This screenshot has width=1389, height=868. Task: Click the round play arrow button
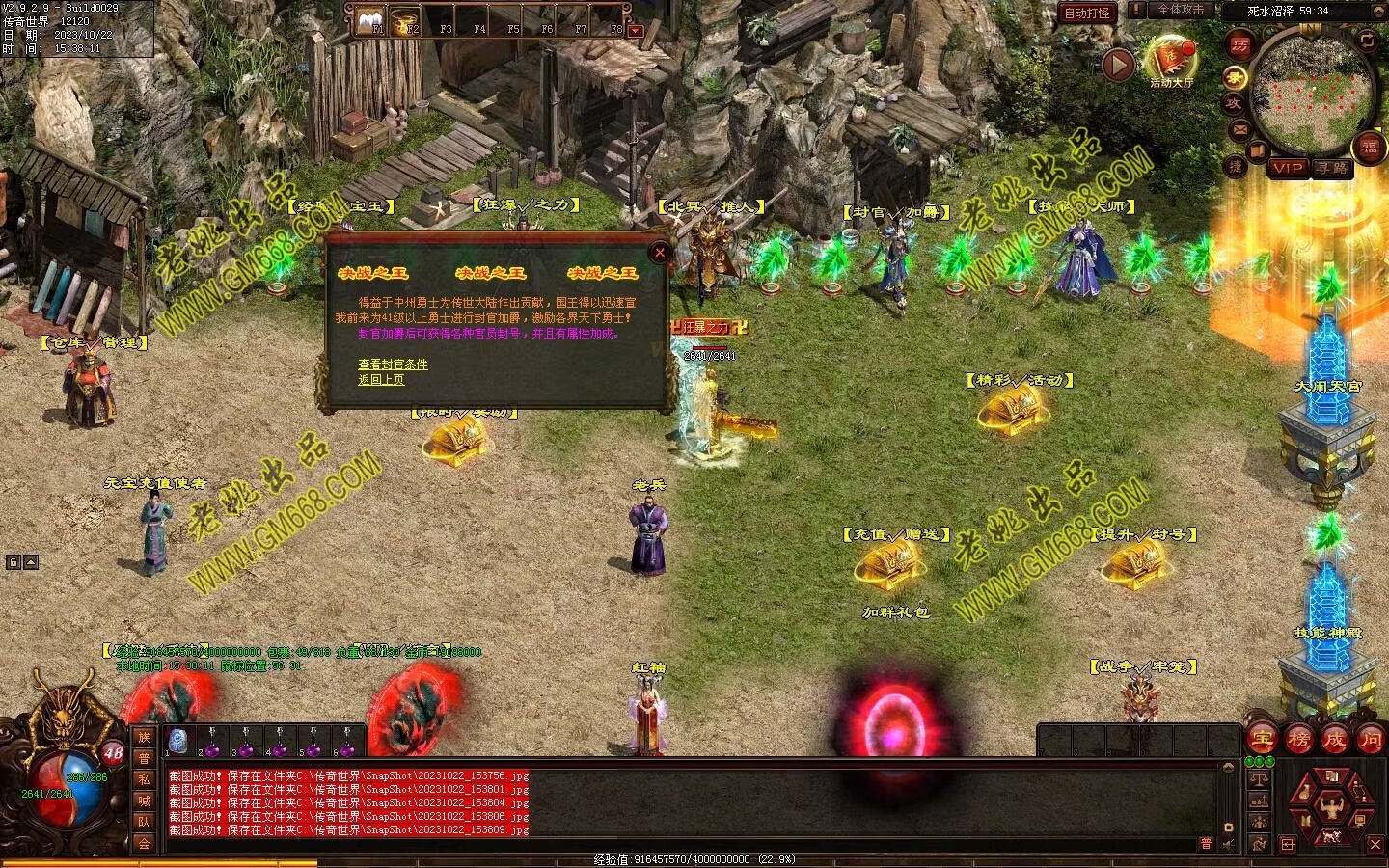tap(1118, 65)
